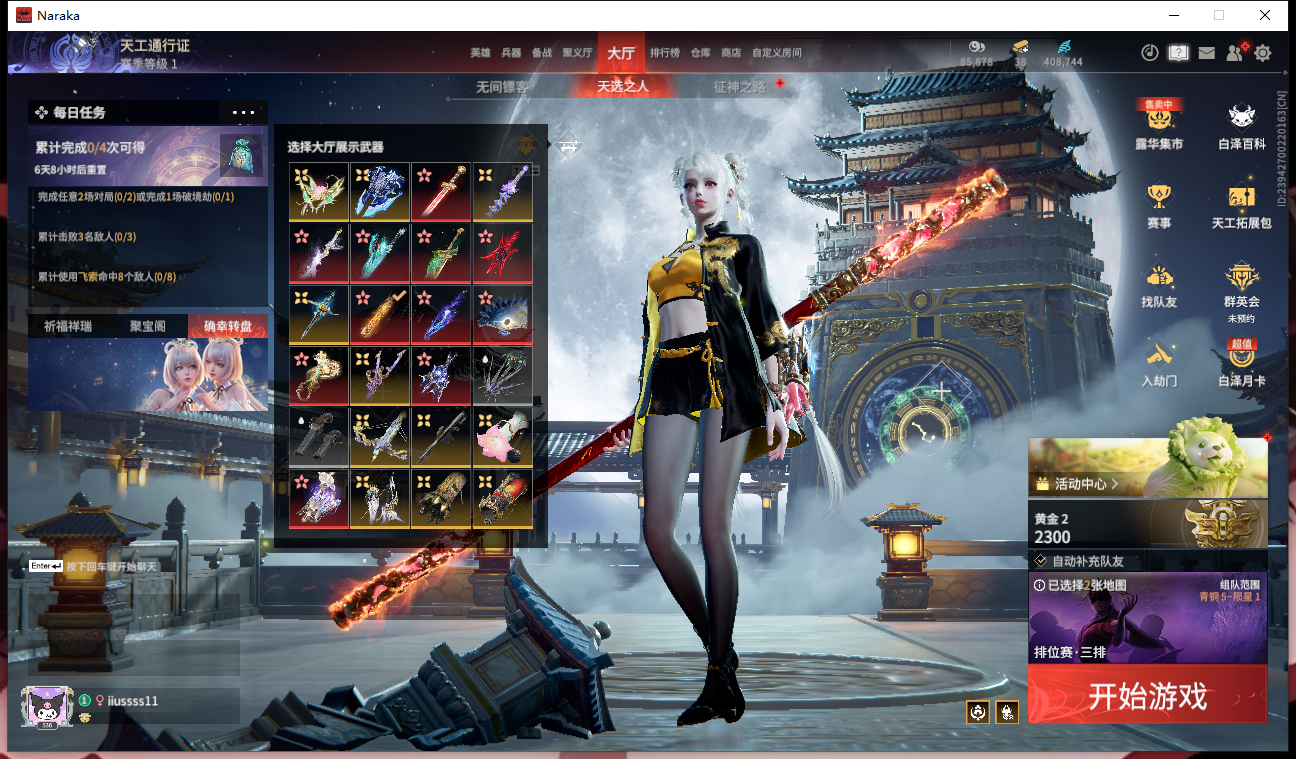Viewport: 1296px width, 759px height.
Task: Select the 聚宝阁 banner tab
Action: click(x=147, y=326)
